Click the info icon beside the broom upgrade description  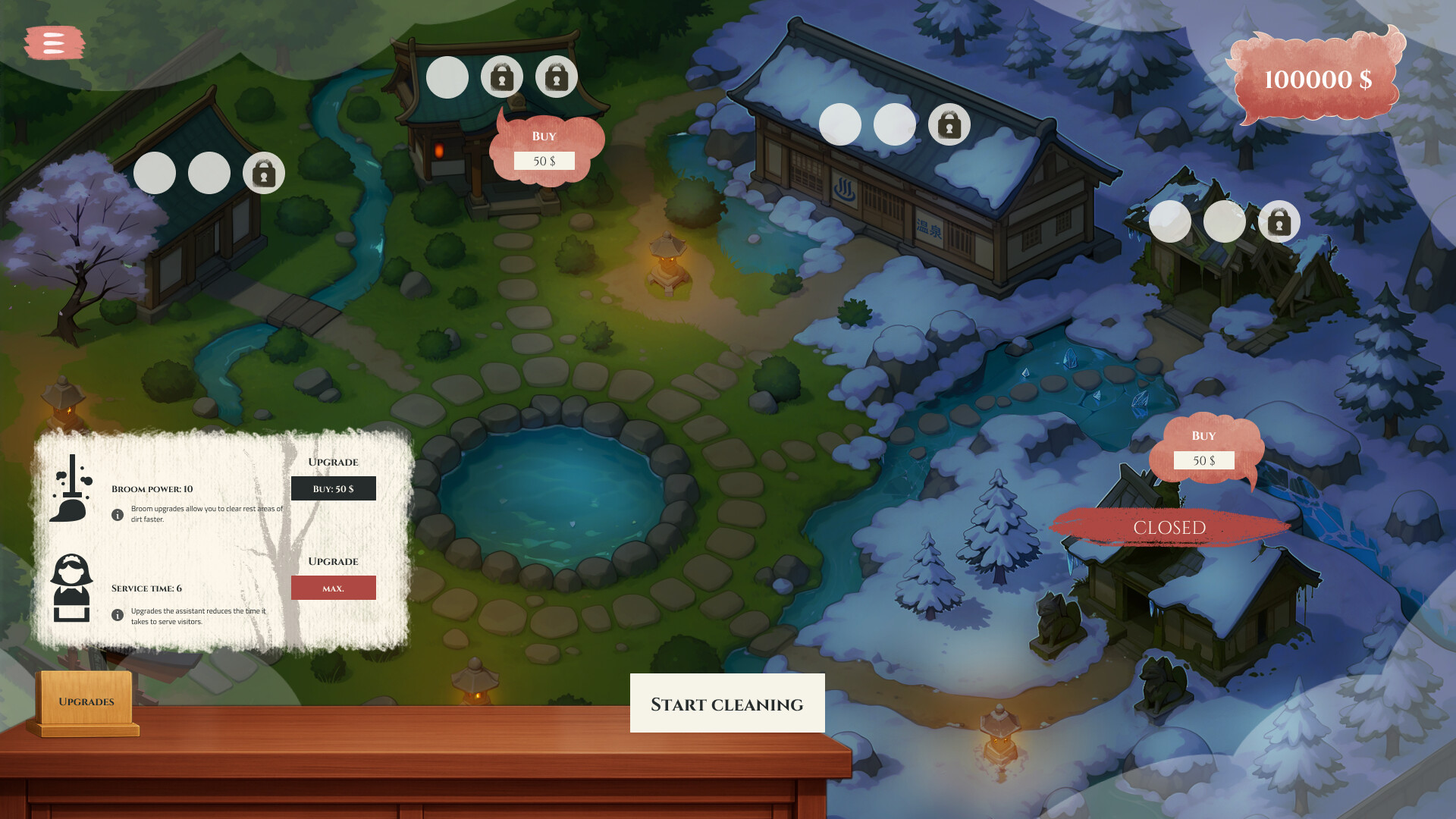pos(118,516)
